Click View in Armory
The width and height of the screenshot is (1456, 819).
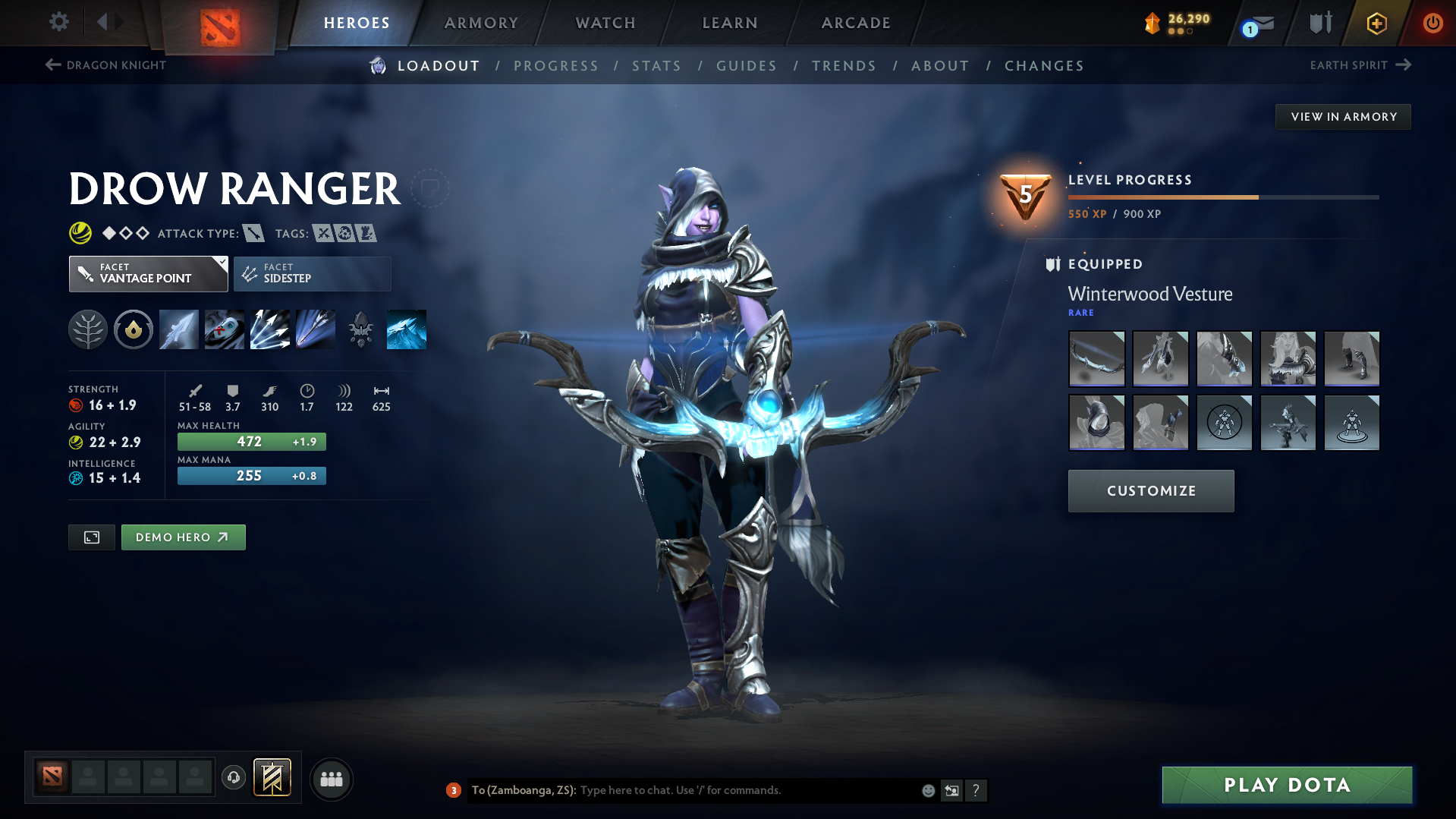point(1343,117)
